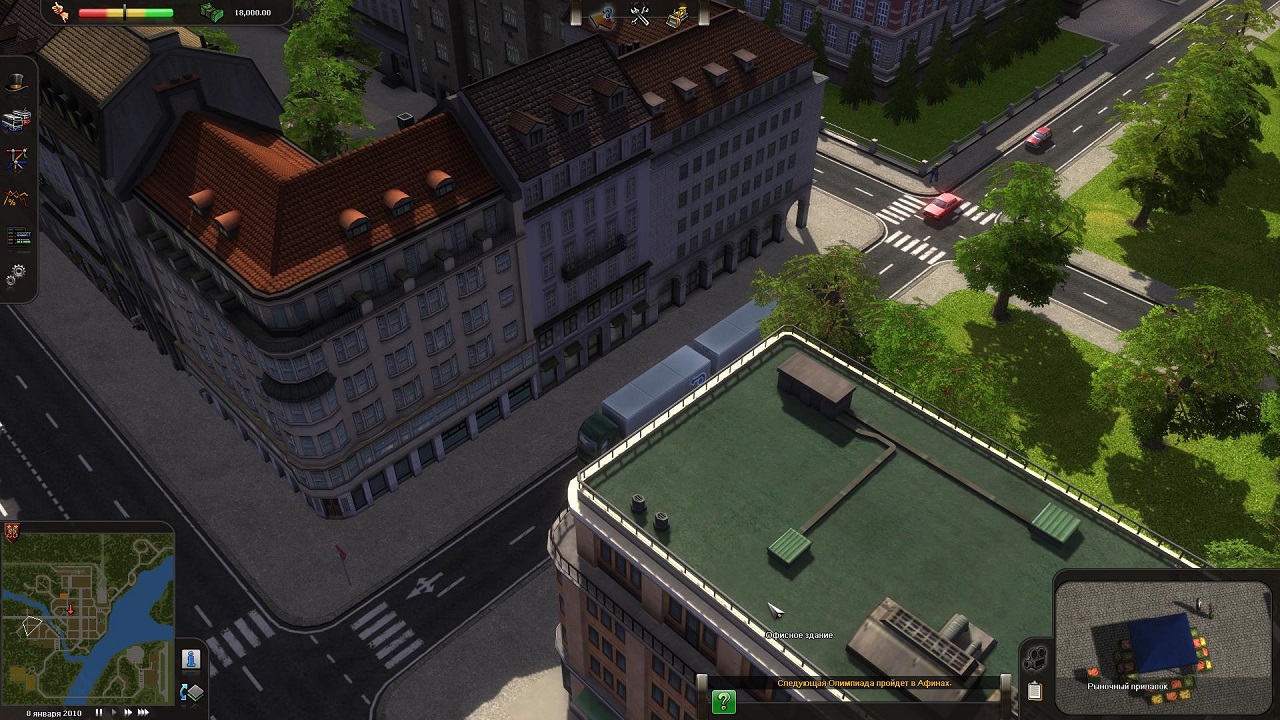This screenshot has height=720, width=1280.
Task: Select the inspect tool in top toolbar
Action: (603, 15)
